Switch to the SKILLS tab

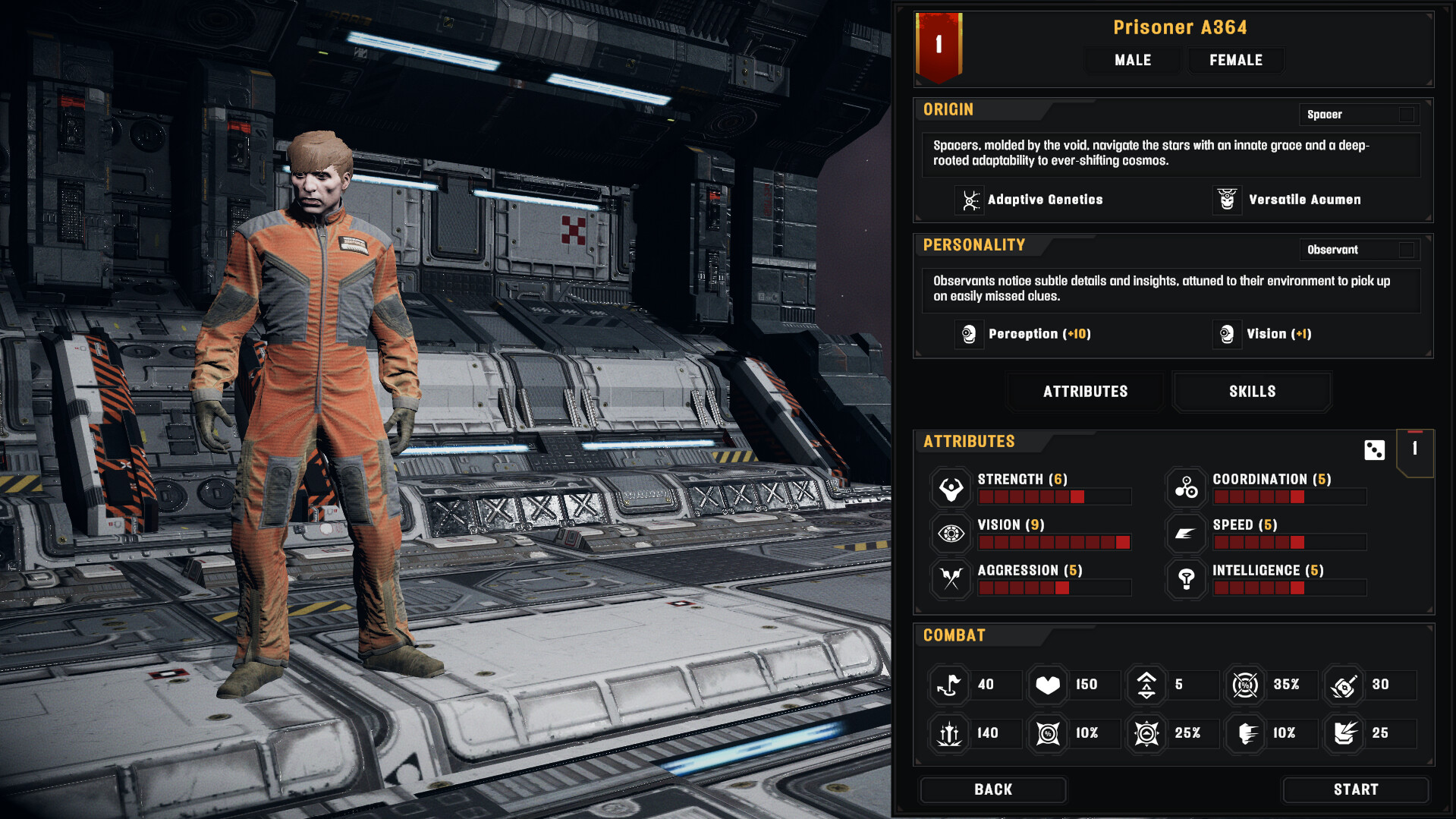tap(1251, 391)
